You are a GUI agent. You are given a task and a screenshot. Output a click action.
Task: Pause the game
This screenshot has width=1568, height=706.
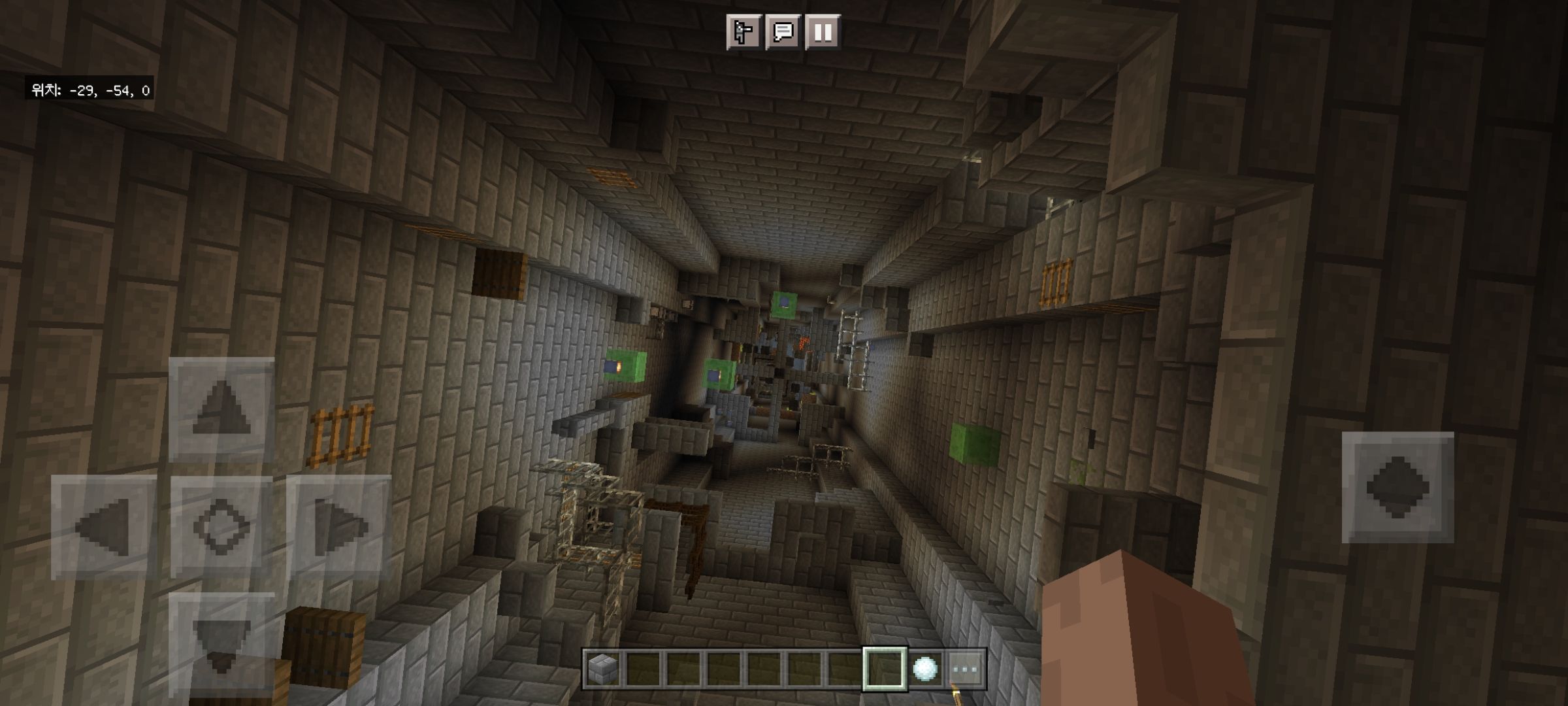coord(823,32)
